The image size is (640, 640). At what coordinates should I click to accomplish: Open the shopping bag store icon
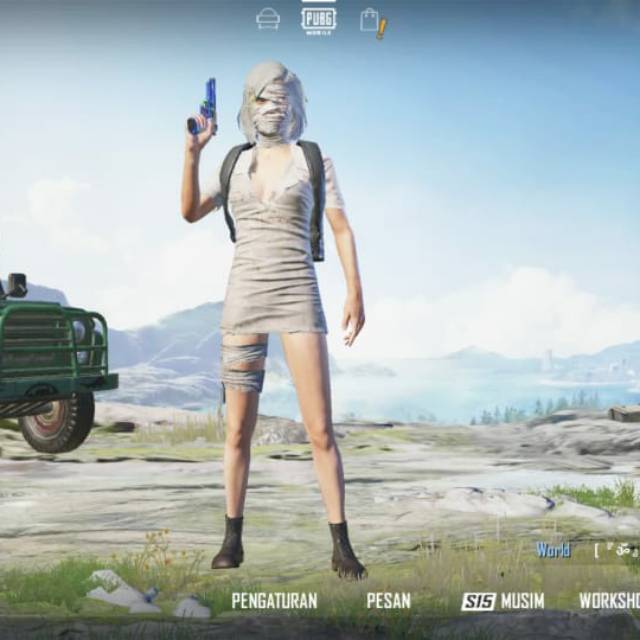coord(371,20)
